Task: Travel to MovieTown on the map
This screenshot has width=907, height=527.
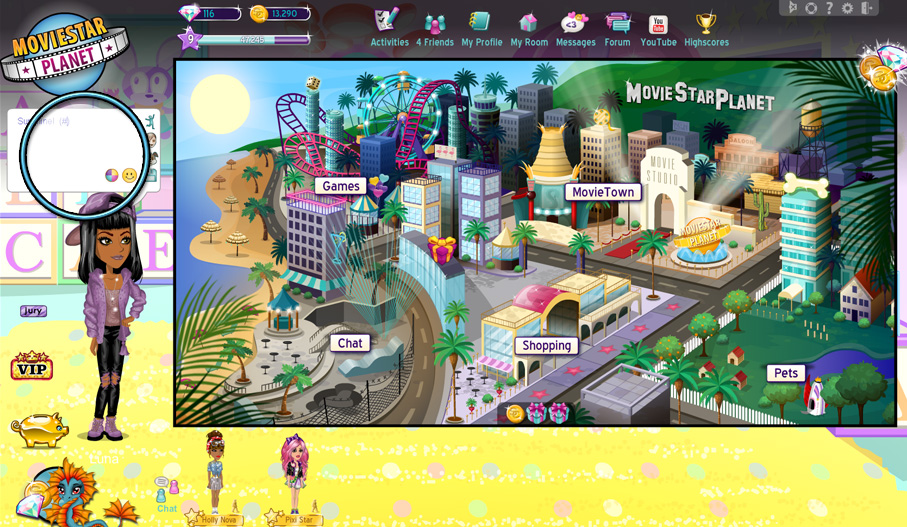Action: [603, 192]
